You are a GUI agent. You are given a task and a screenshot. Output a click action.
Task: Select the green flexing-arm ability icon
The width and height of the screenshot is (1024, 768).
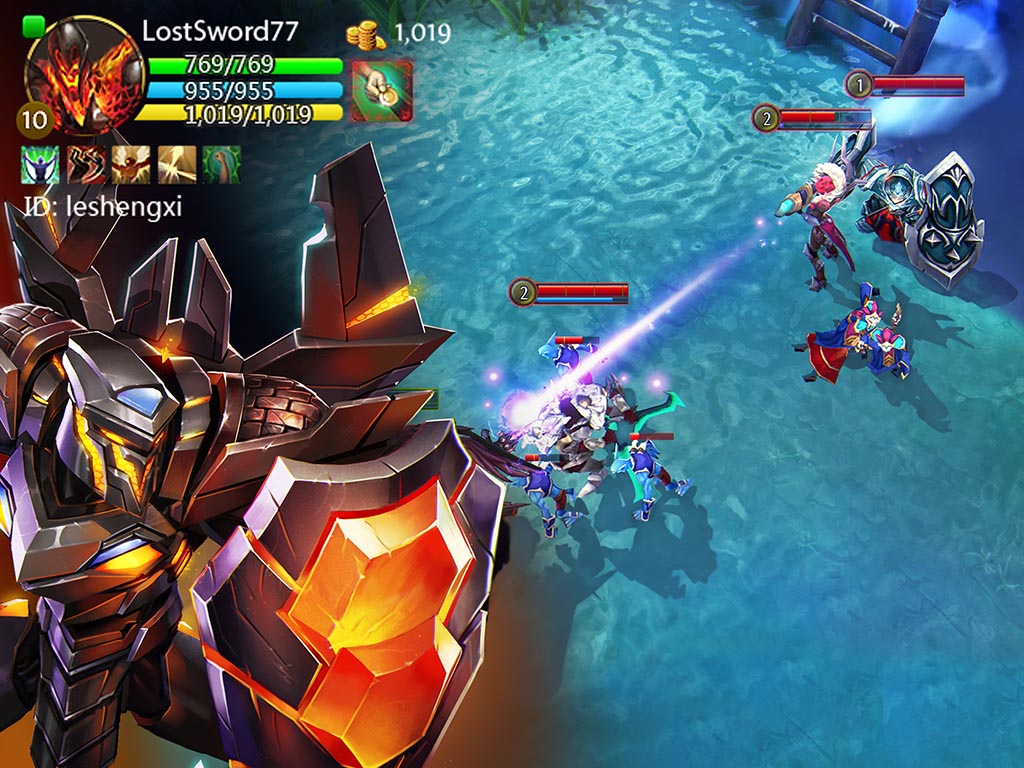tap(222, 164)
